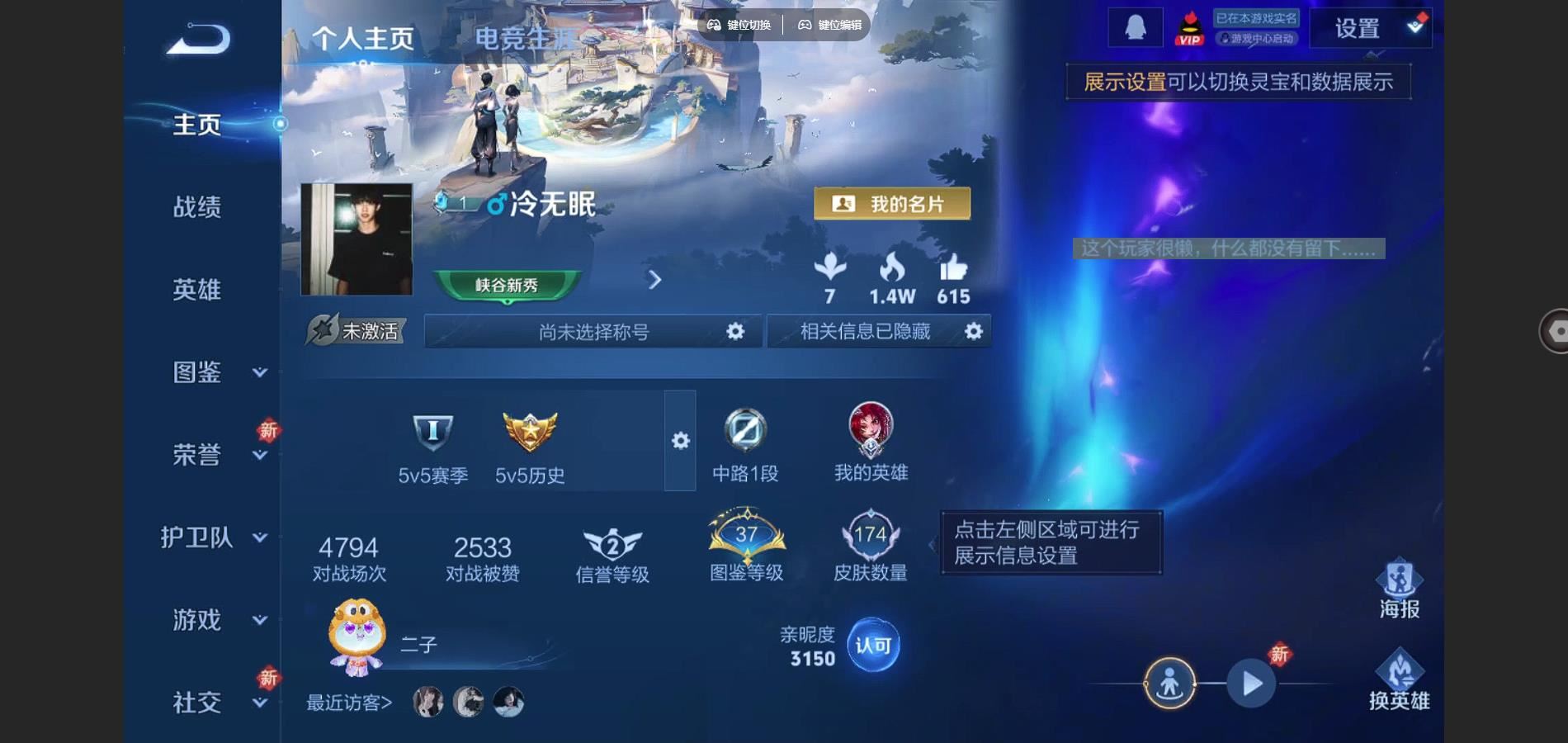Open 我的名片 card button
Viewport: 1568px width, 743px height.
tap(891, 204)
